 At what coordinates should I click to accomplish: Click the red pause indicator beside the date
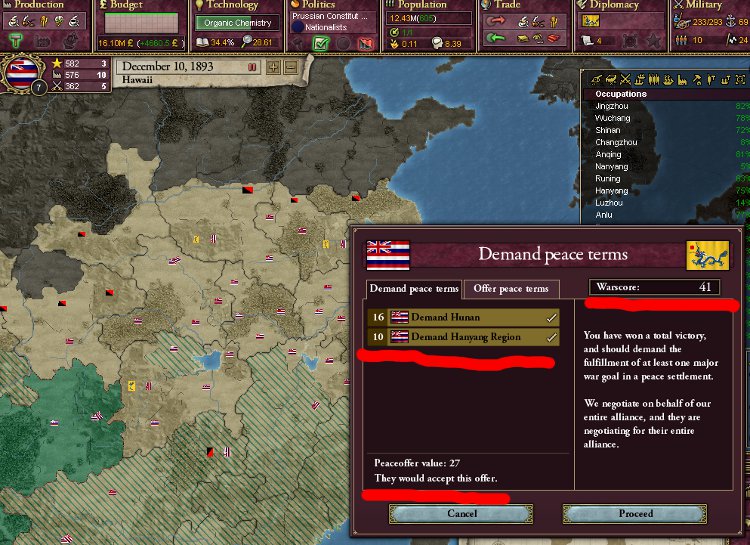click(252, 67)
